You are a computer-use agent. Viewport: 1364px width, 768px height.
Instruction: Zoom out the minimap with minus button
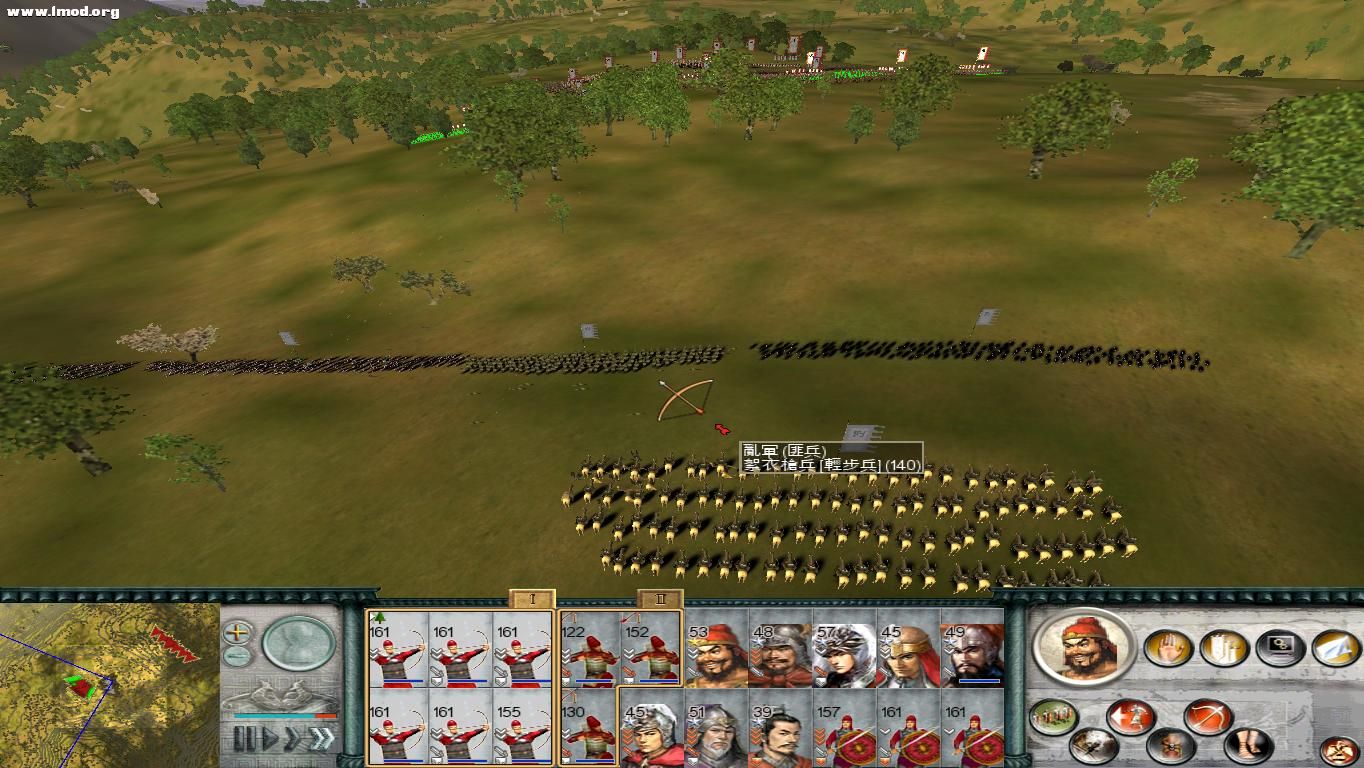tap(237, 657)
